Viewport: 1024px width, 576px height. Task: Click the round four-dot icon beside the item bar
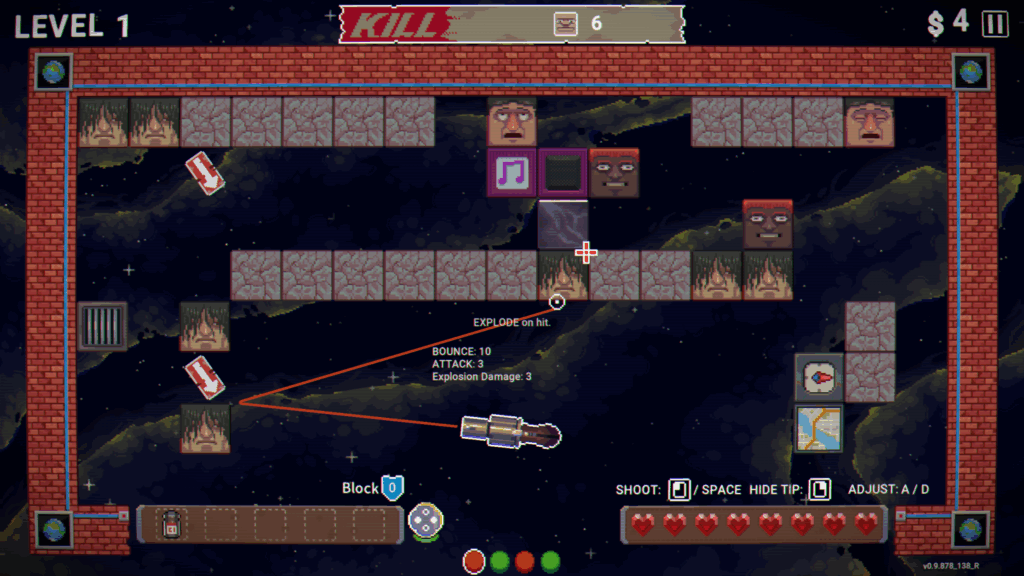(x=425, y=521)
